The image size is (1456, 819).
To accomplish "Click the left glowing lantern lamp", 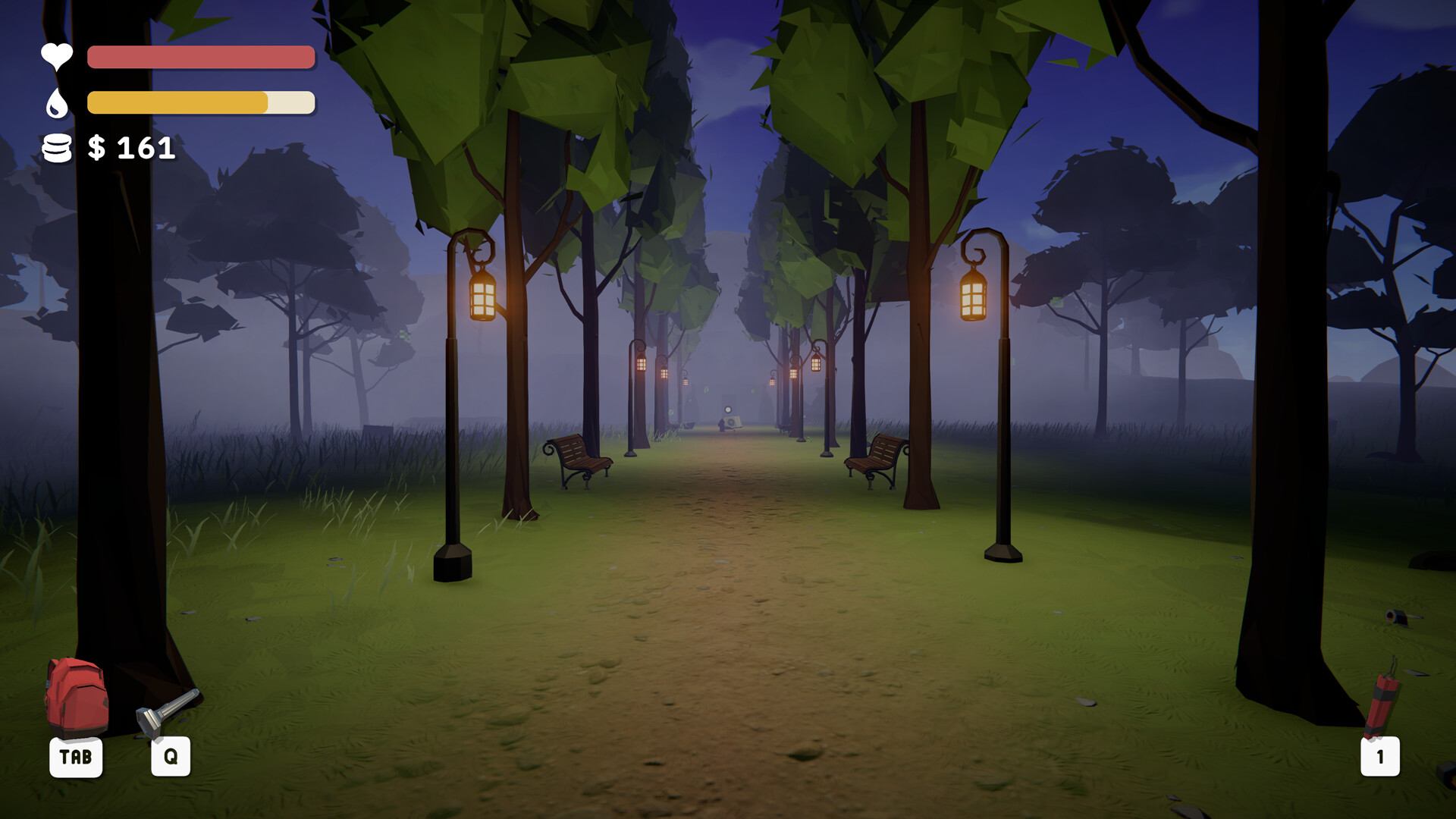I will click(484, 297).
